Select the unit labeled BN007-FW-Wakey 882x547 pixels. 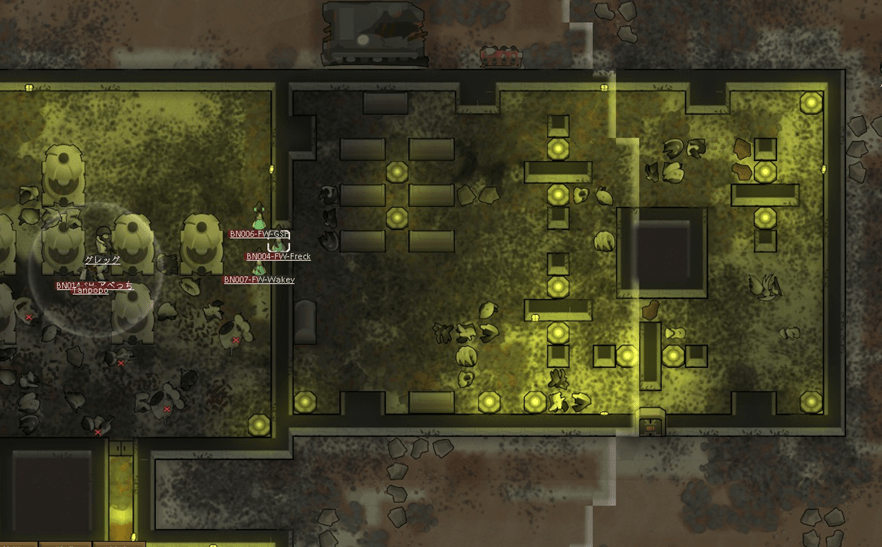click(x=259, y=268)
